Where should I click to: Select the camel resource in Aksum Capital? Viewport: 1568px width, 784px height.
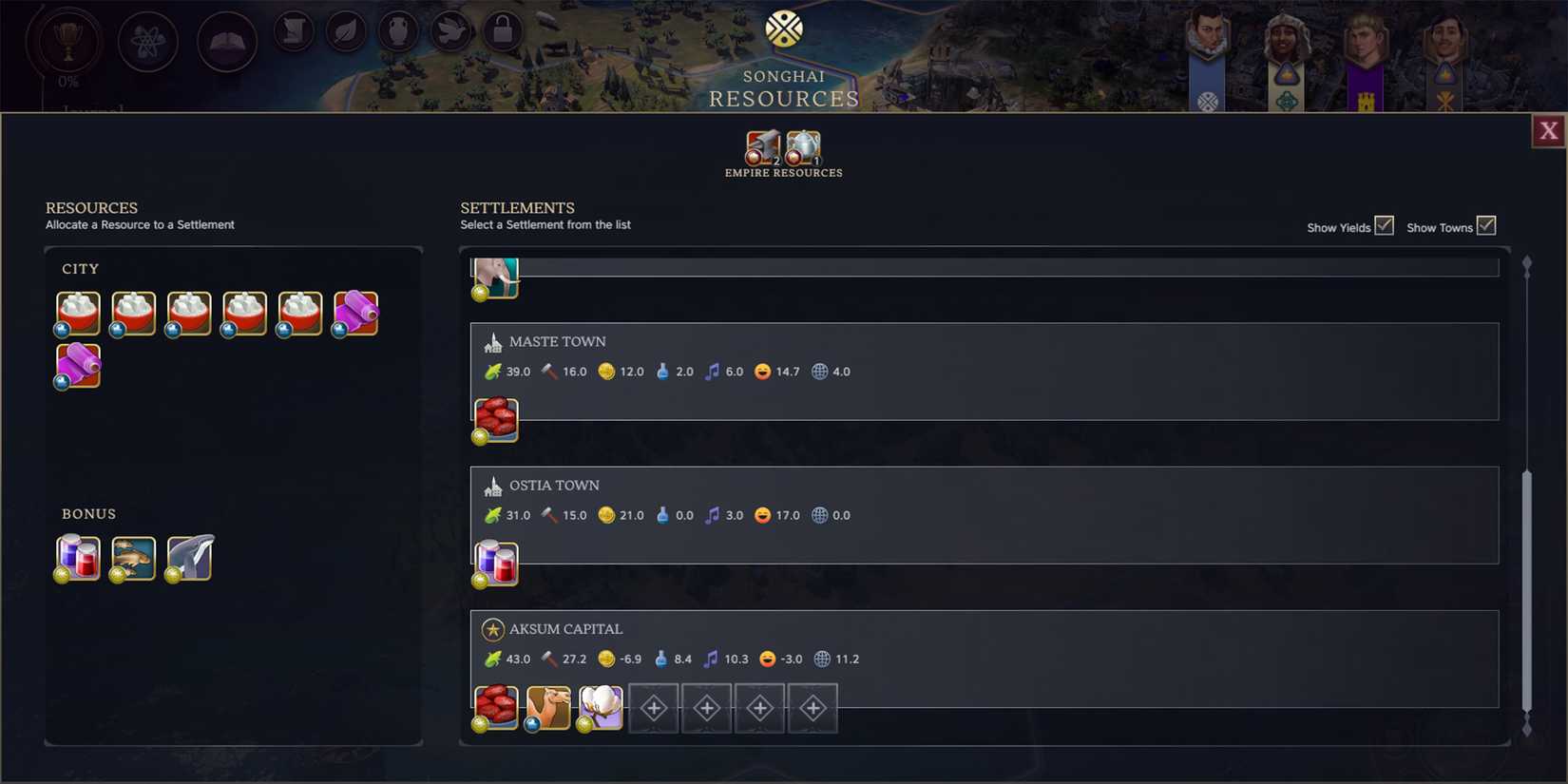pos(547,705)
